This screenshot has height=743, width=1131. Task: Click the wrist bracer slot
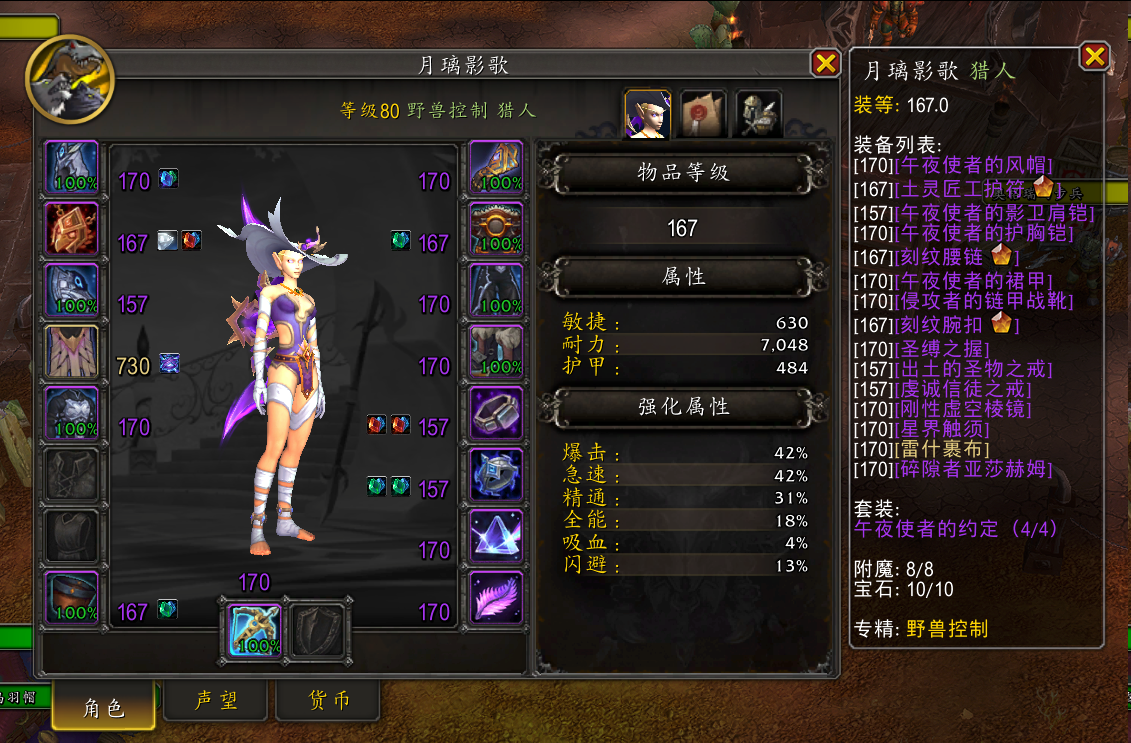coord(72,598)
